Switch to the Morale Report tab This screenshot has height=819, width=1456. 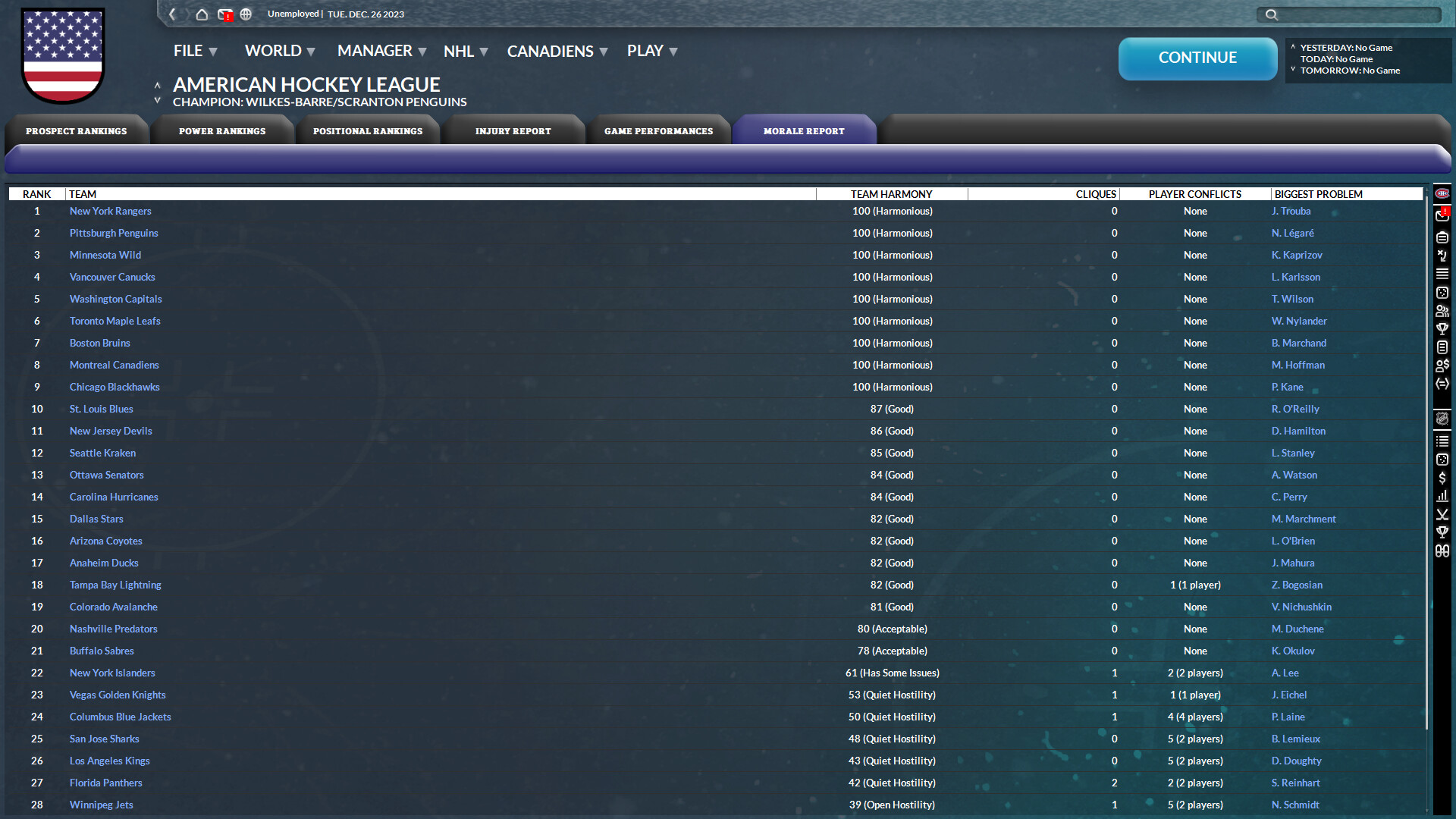(x=804, y=130)
